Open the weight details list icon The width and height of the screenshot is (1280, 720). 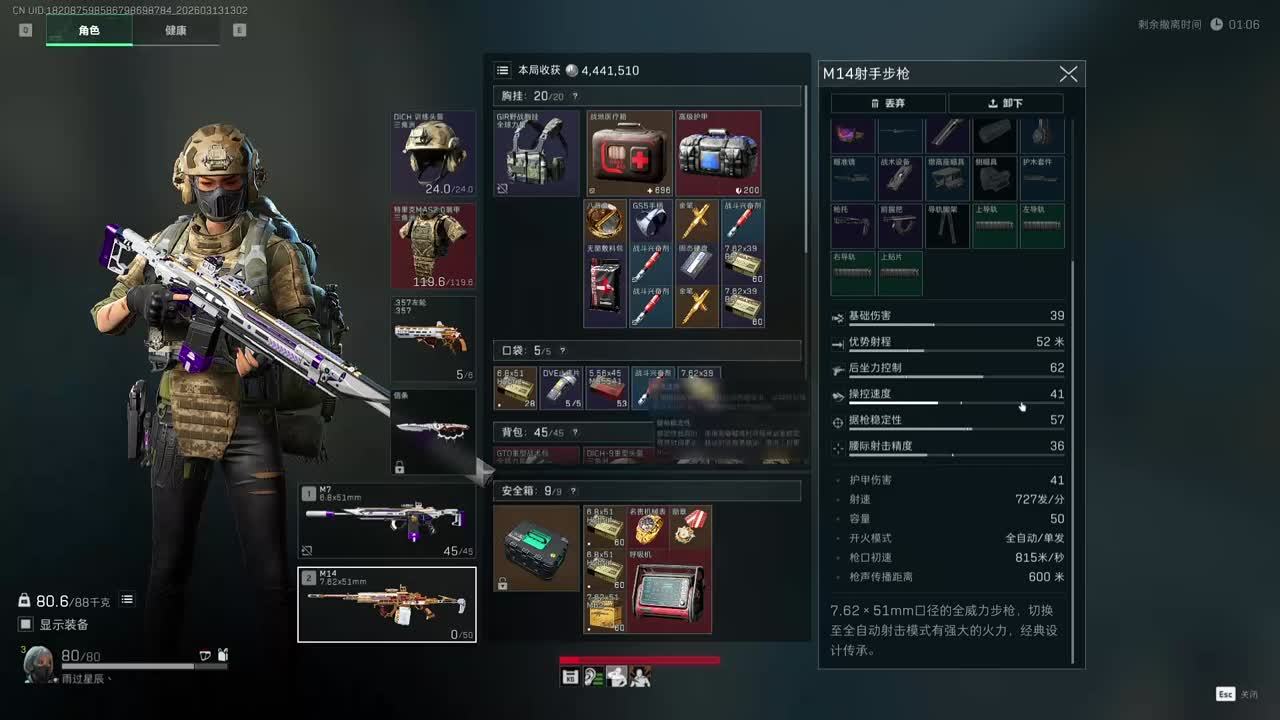[x=127, y=600]
